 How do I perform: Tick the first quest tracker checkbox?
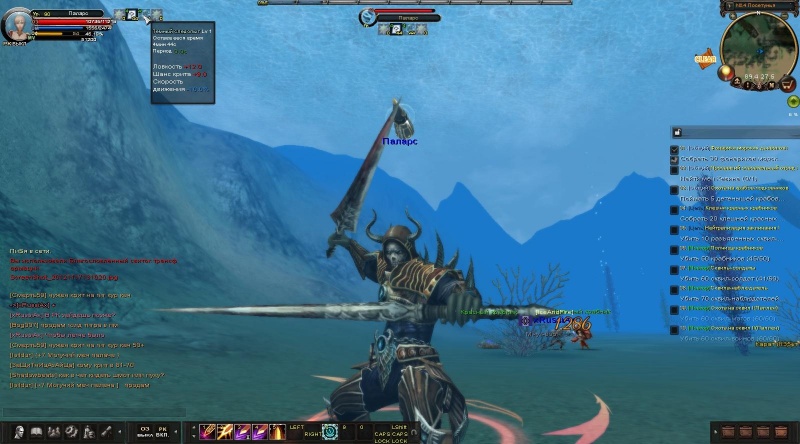674,149
